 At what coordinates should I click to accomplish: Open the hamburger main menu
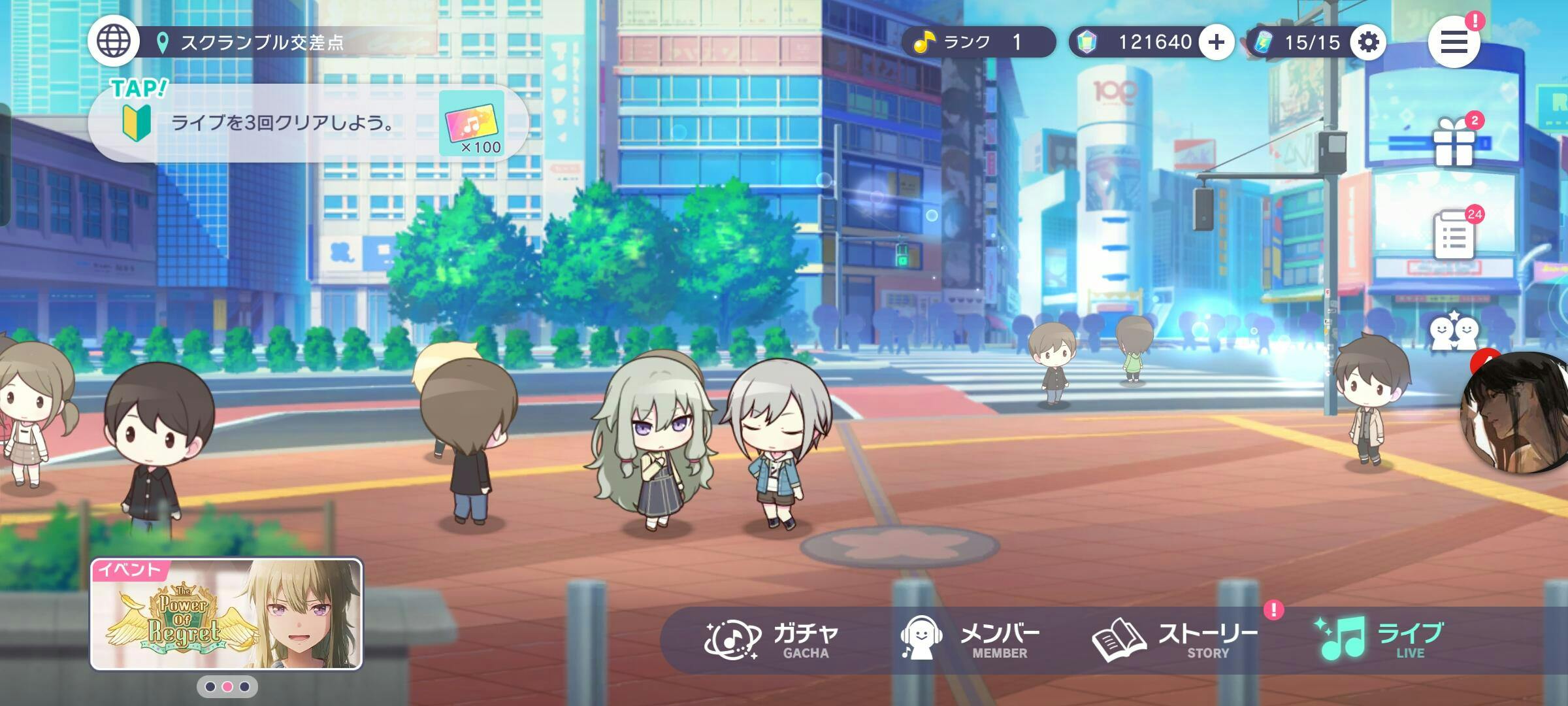(x=1454, y=42)
